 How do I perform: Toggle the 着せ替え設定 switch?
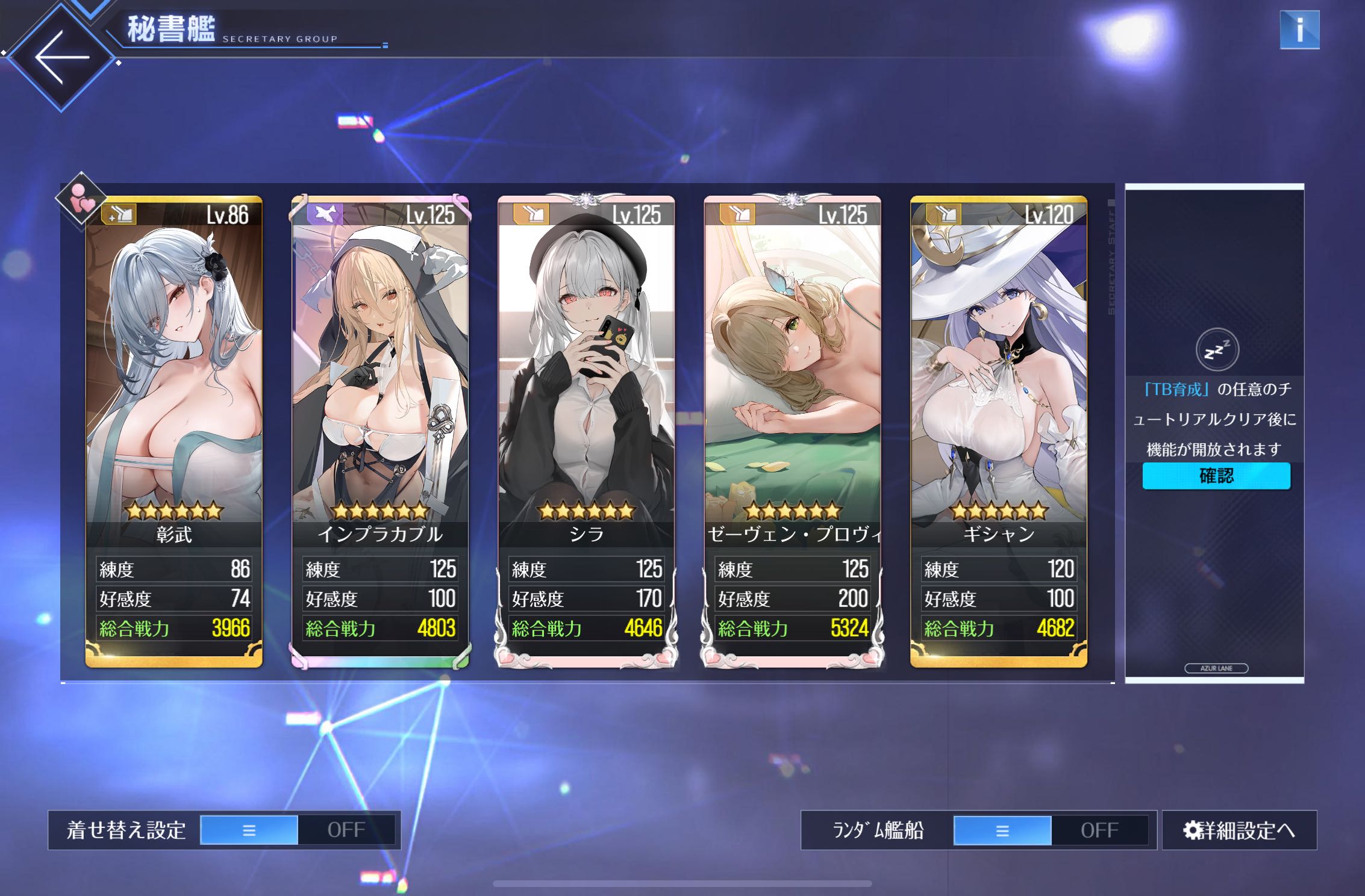click(298, 830)
